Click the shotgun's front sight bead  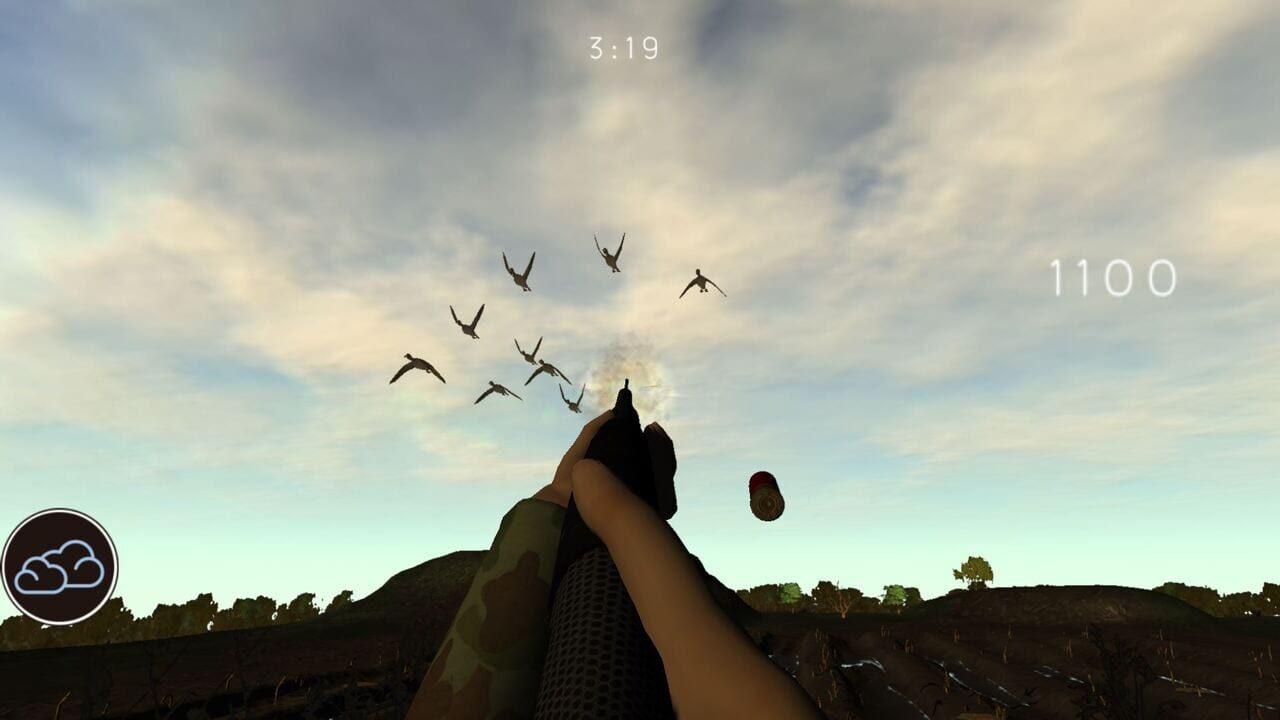pyautogui.click(x=628, y=385)
